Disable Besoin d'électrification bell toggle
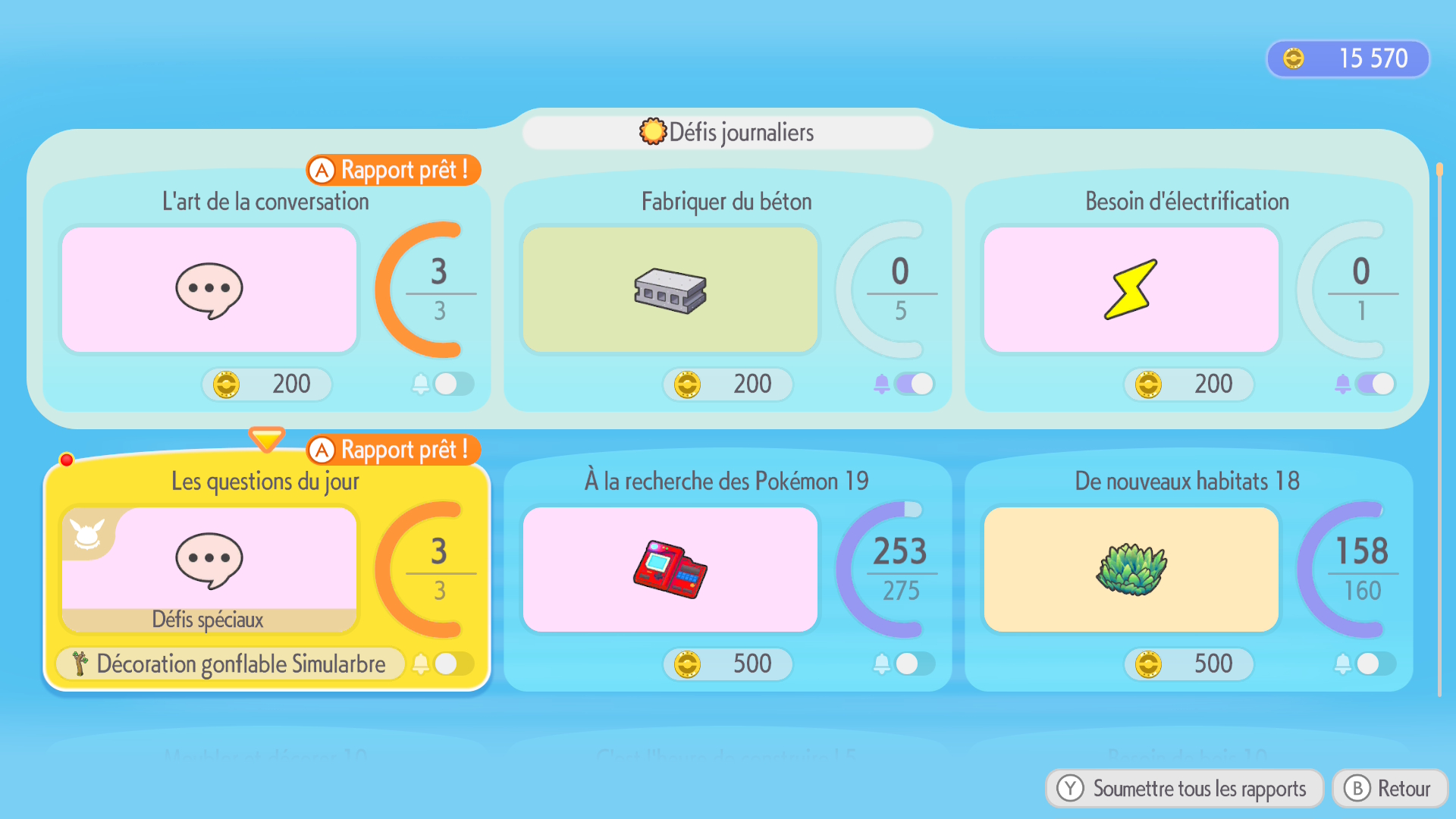The image size is (1456, 819). point(1375,384)
